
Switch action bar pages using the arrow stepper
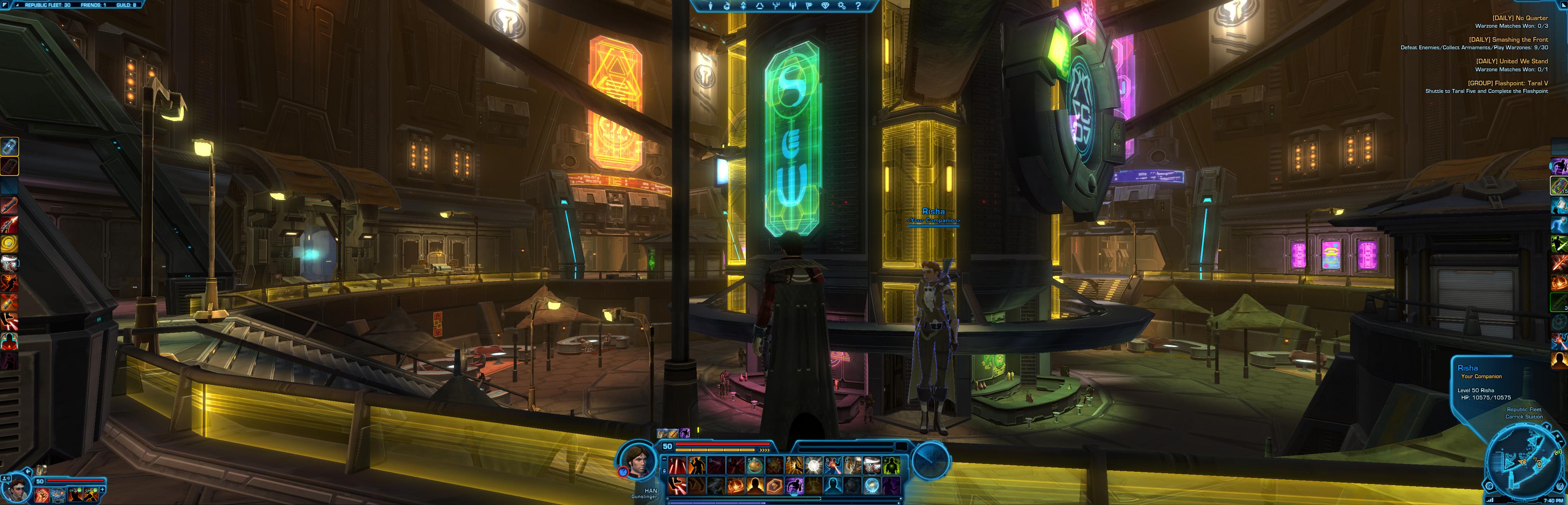764,450
